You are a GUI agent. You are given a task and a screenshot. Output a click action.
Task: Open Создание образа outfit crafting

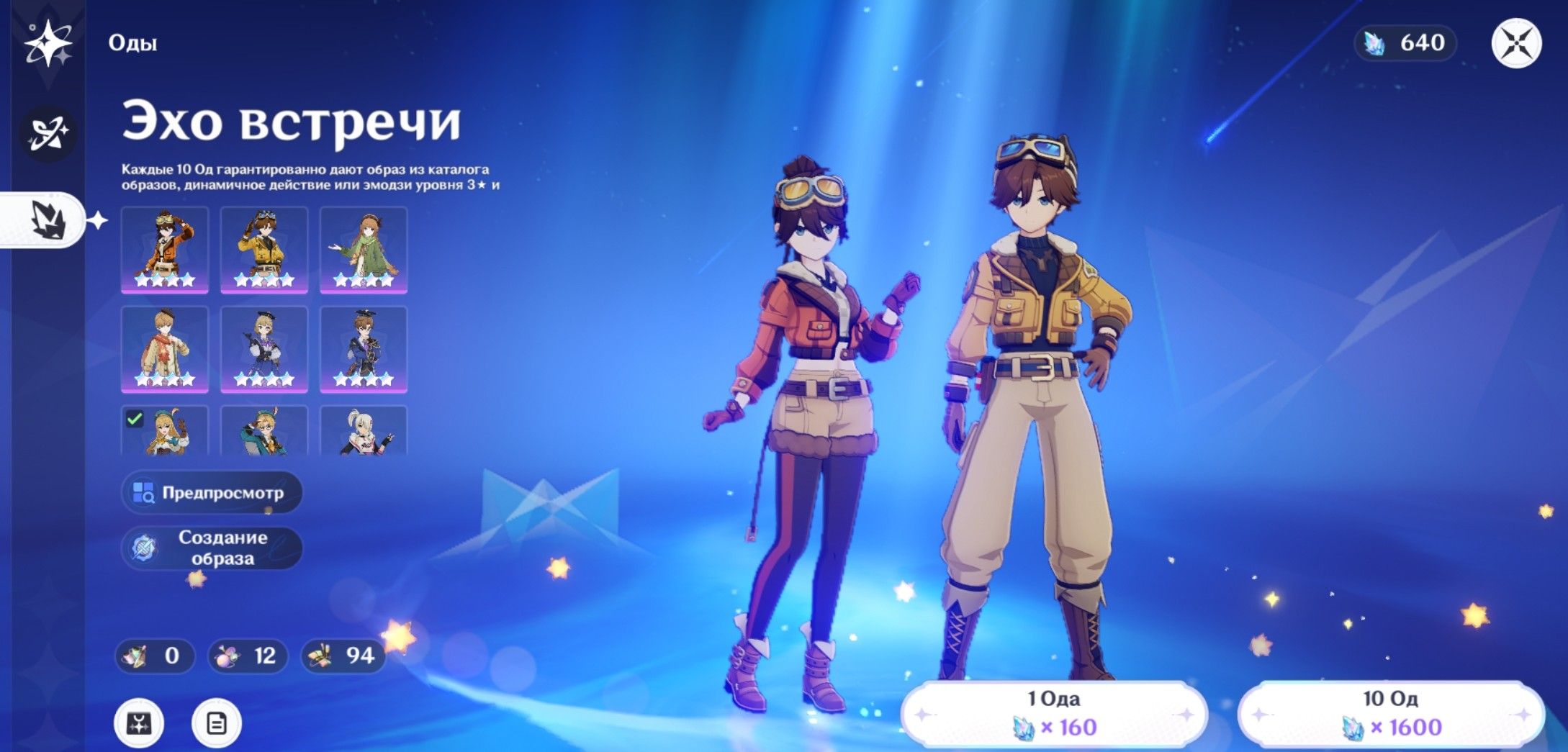pos(212,548)
